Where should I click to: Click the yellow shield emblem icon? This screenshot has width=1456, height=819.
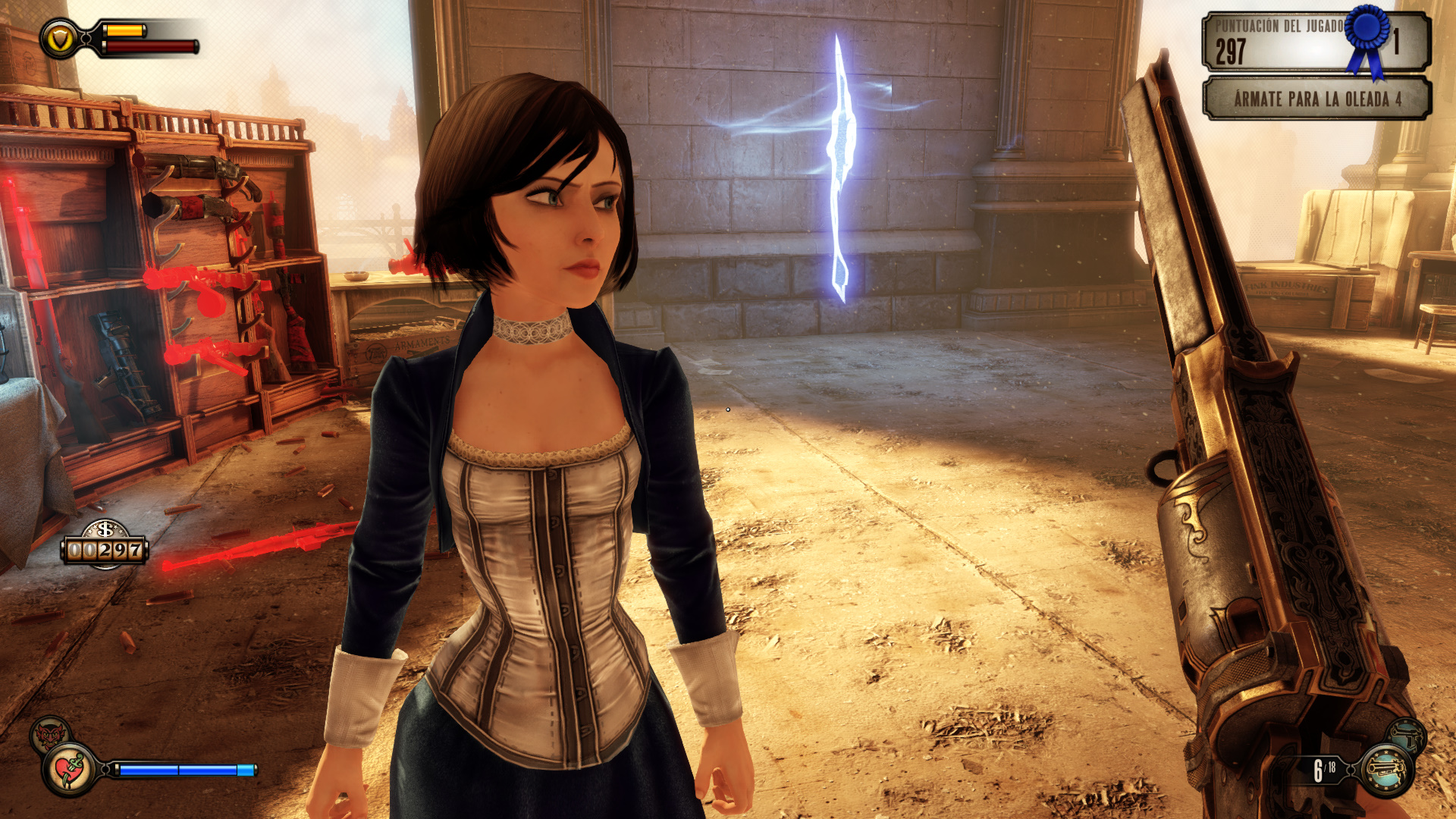pyautogui.click(x=59, y=39)
